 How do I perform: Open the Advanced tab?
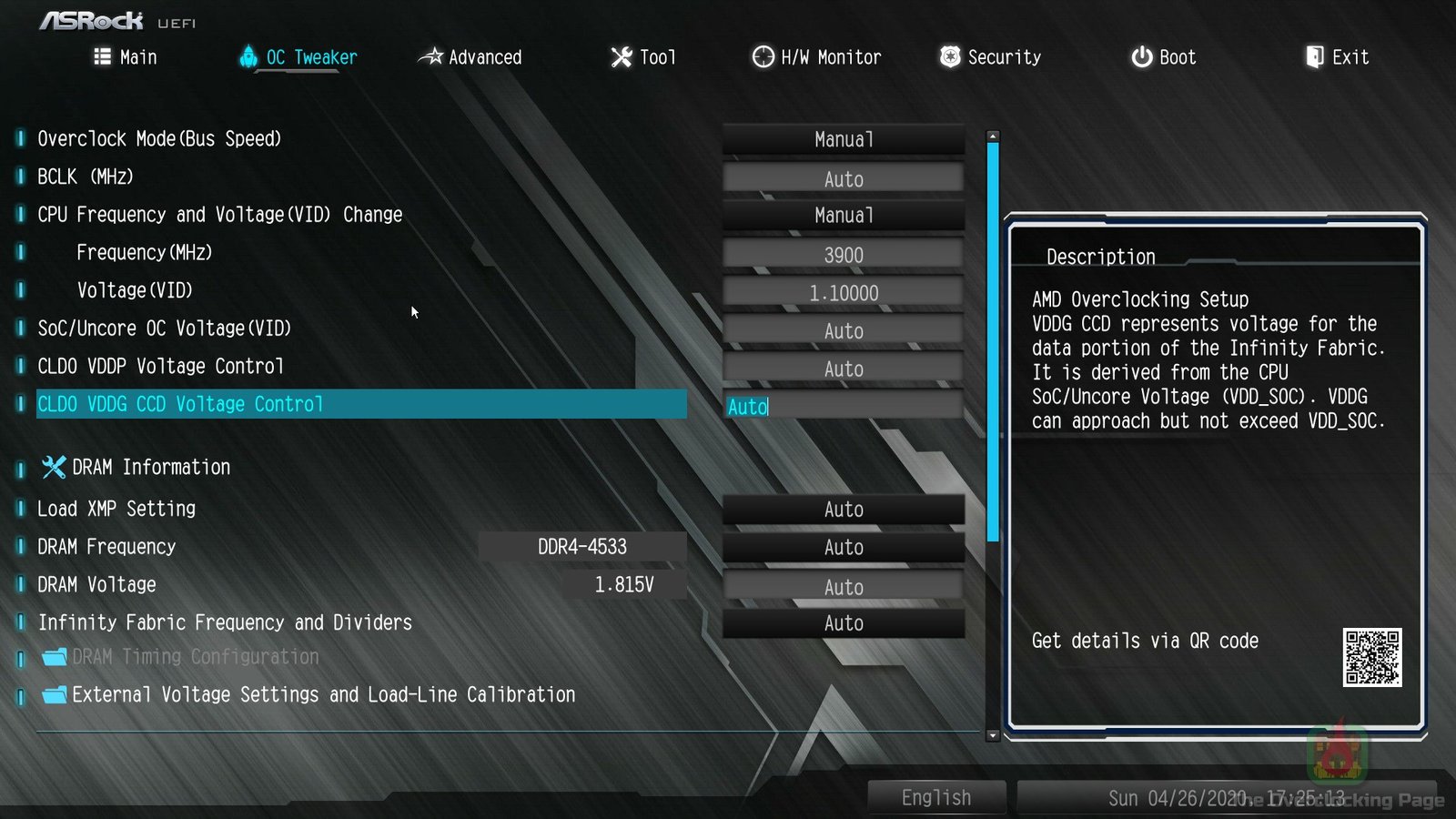[x=470, y=57]
